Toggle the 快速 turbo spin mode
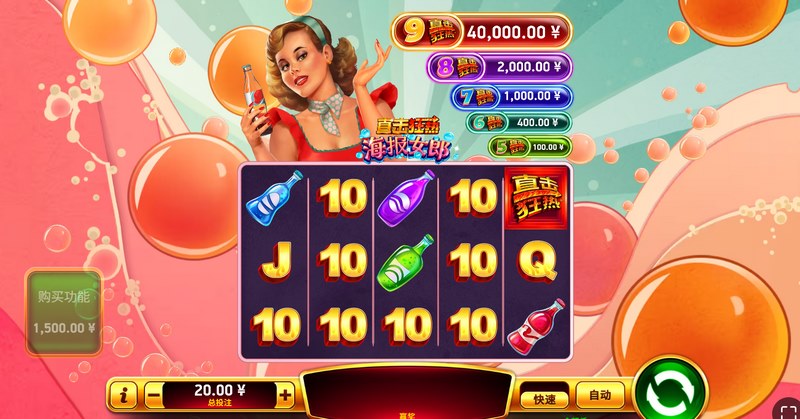 pos(544,394)
